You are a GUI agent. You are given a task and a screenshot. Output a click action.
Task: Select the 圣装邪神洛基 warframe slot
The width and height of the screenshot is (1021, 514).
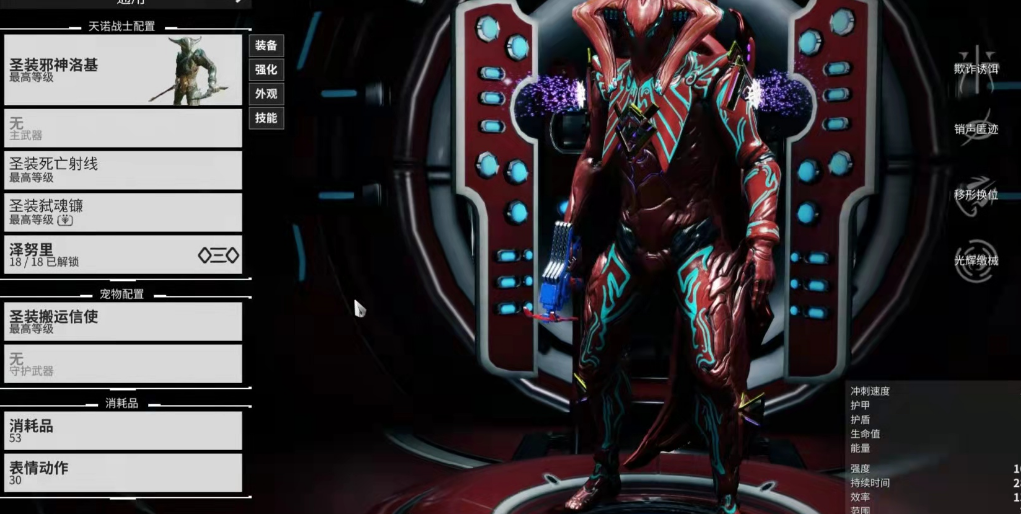point(123,70)
